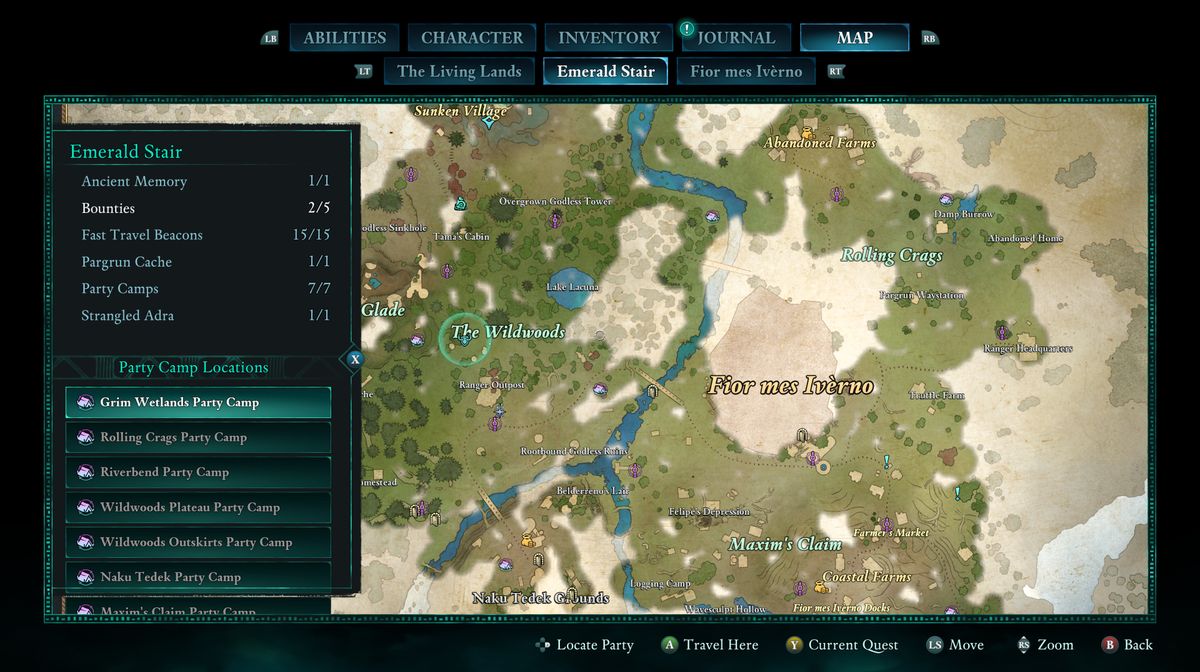The width and height of the screenshot is (1200, 672).
Task: Switch to the Character tab
Action: tap(472, 38)
